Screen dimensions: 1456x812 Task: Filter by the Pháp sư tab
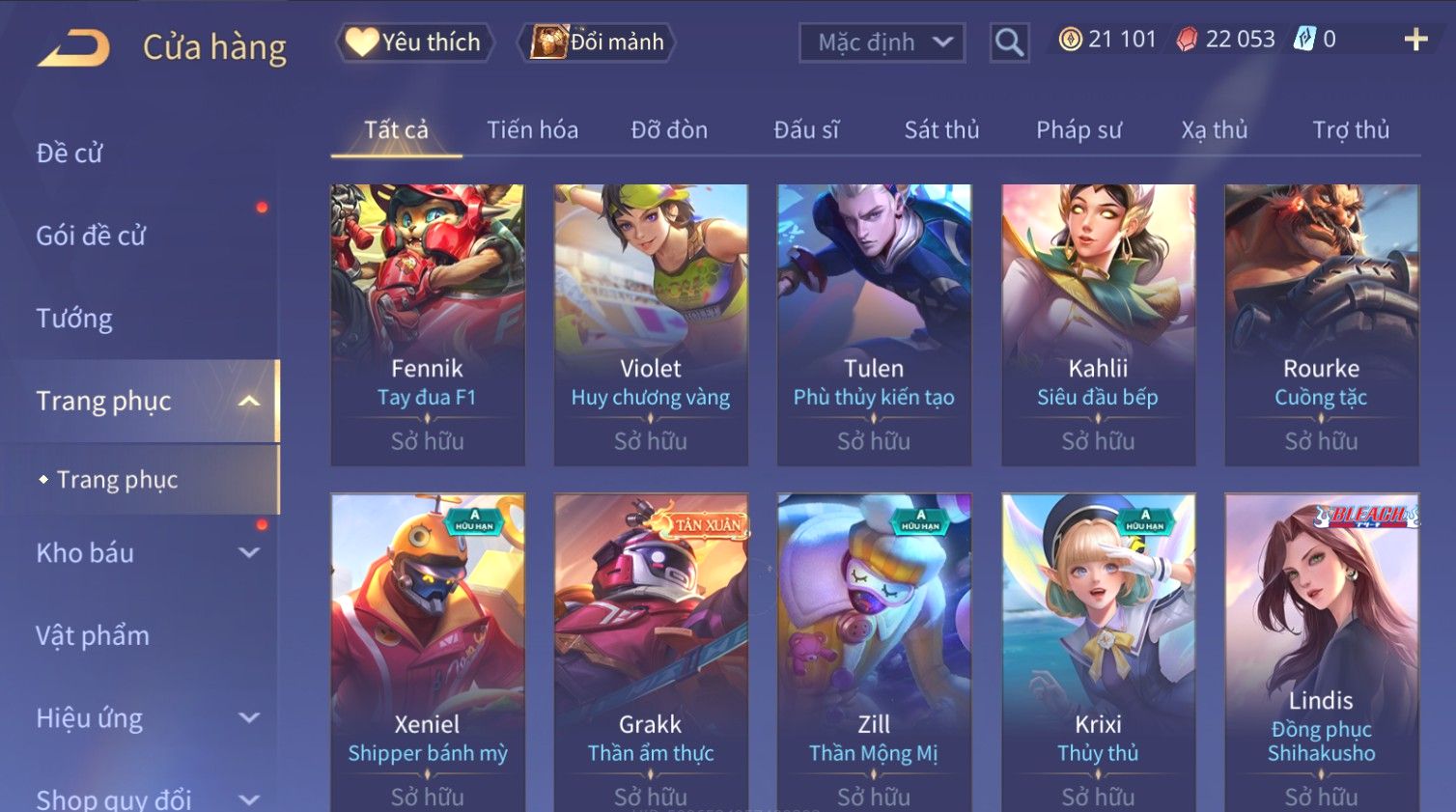tap(1078, 130)
